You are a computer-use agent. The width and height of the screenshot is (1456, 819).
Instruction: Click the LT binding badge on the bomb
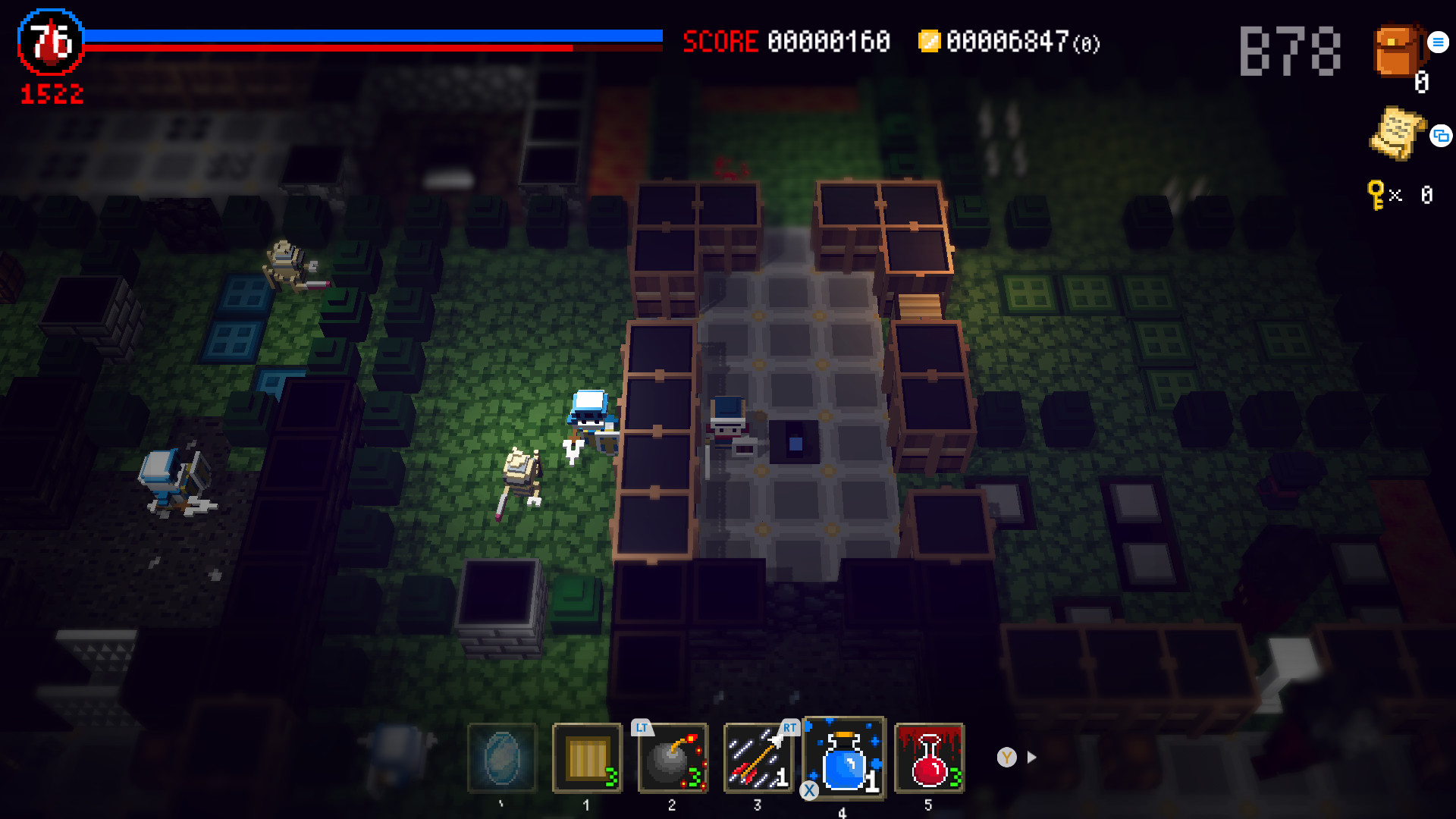pos(642,727)
